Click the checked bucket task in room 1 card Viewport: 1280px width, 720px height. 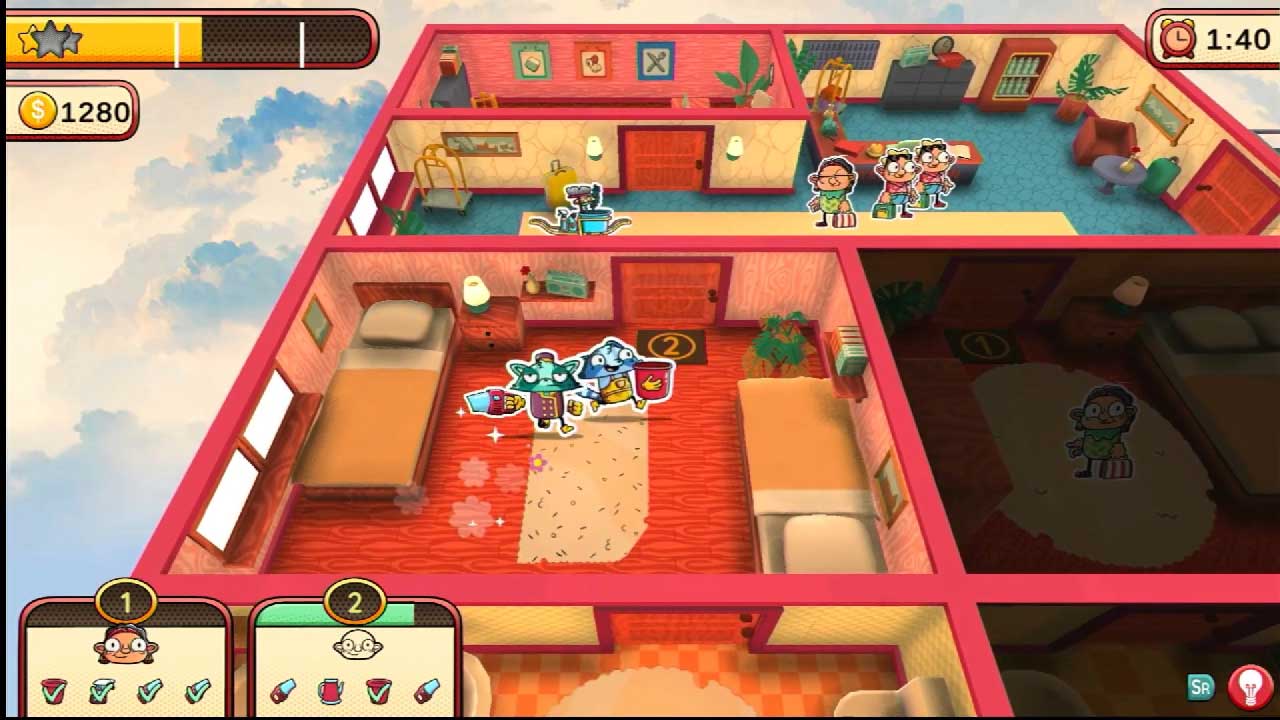tap(54, 690)
